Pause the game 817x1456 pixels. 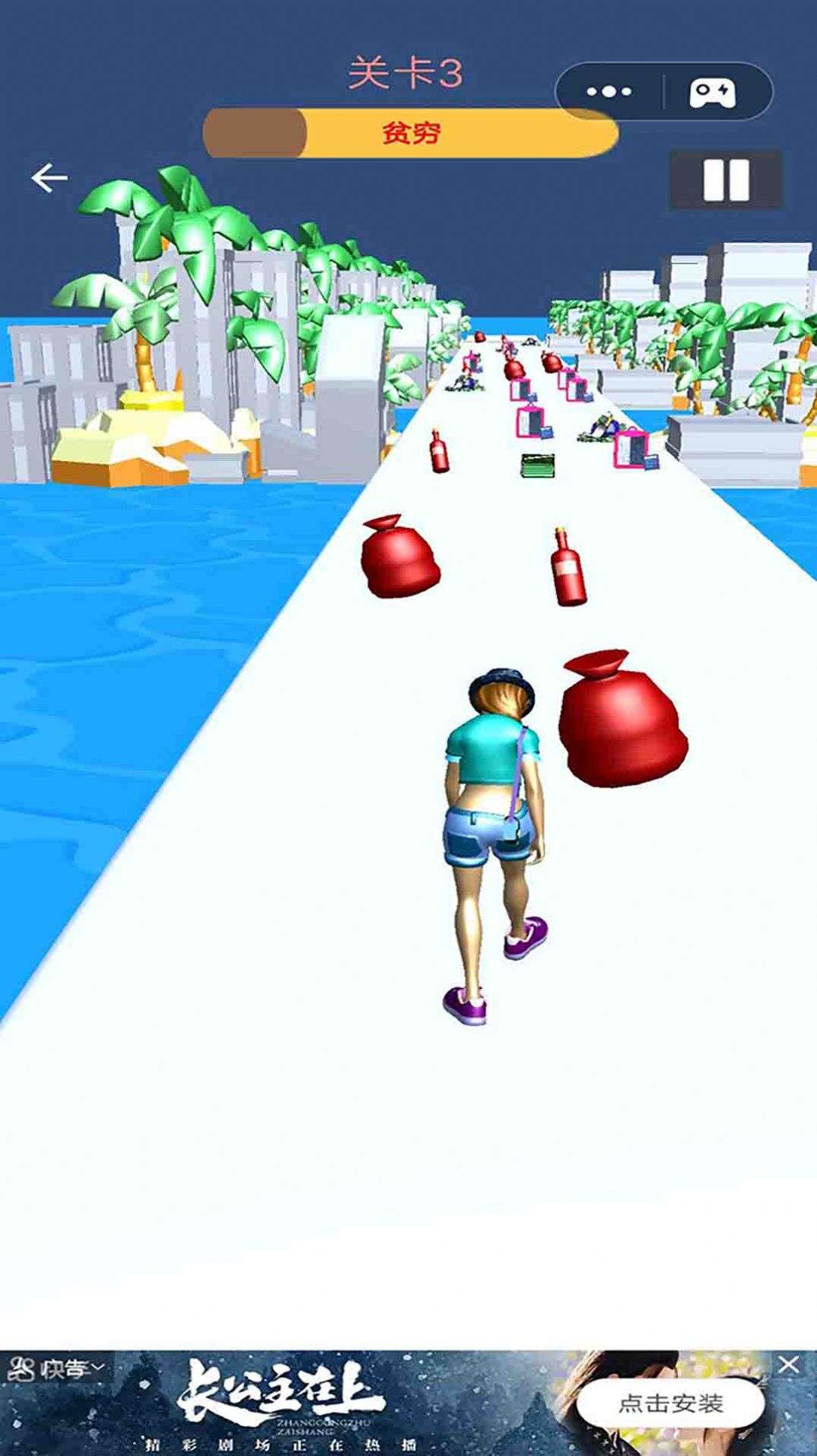pyautogui.click(x=725, y=180)
